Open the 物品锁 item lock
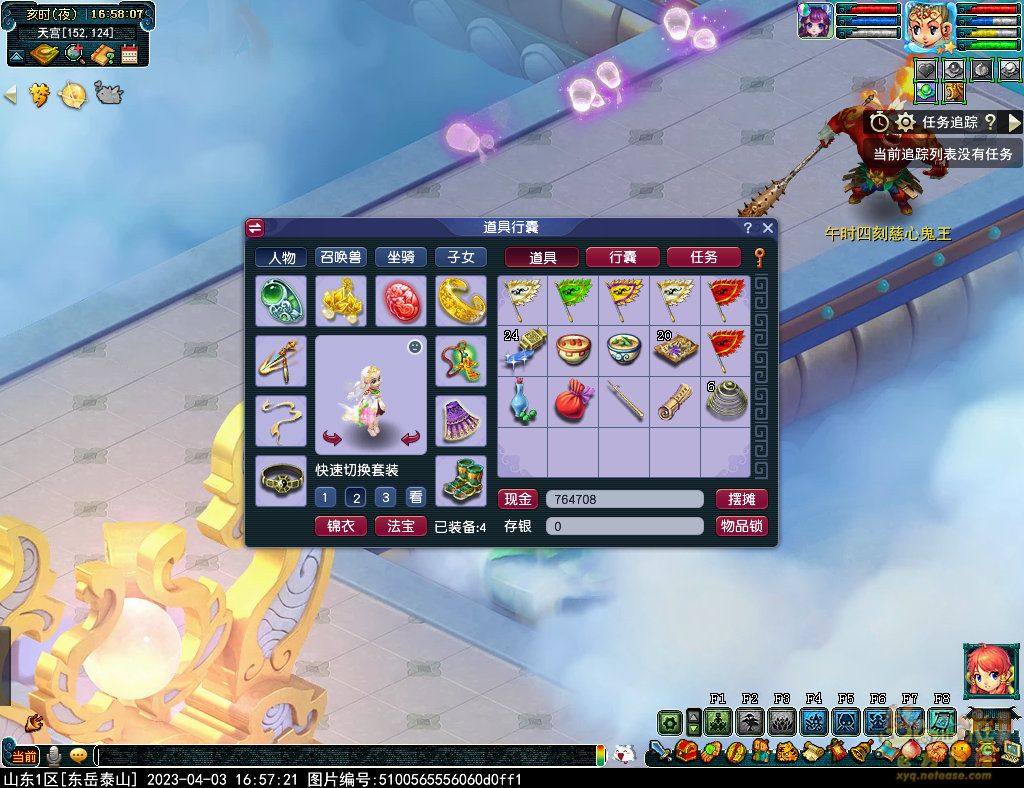 tap(741, 526)
